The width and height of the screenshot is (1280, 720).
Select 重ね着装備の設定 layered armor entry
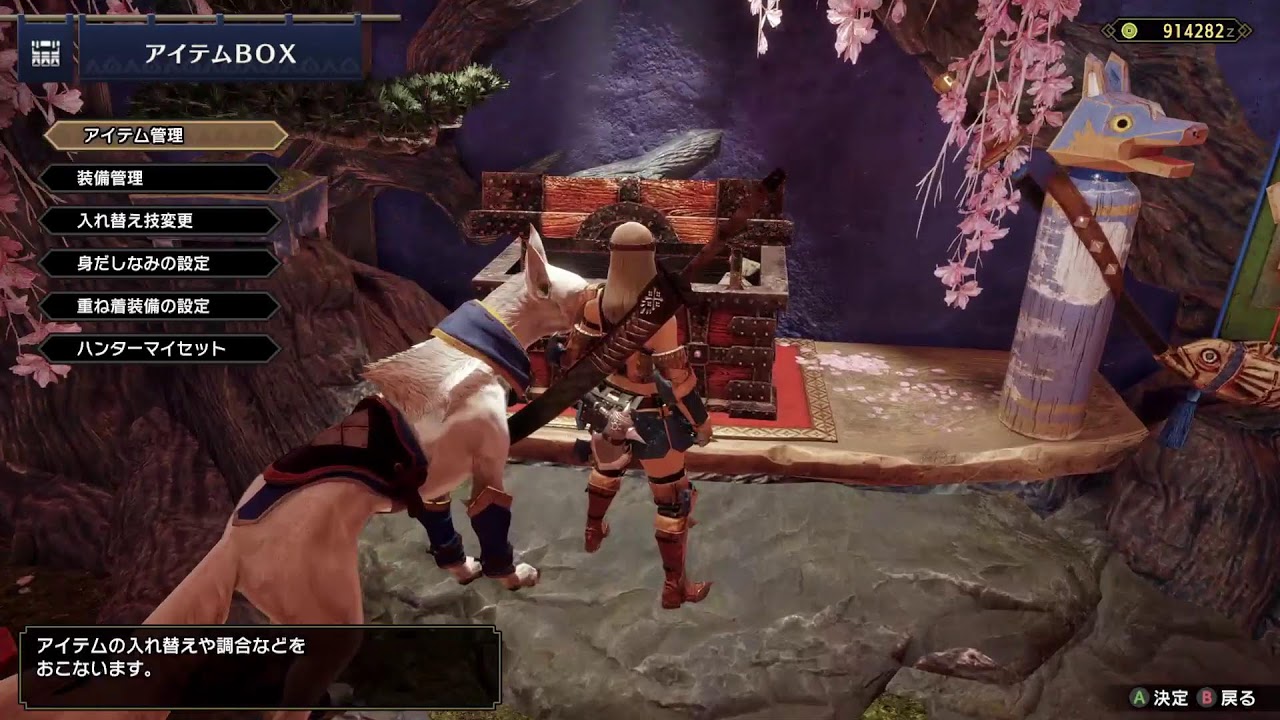pos(160,306)
